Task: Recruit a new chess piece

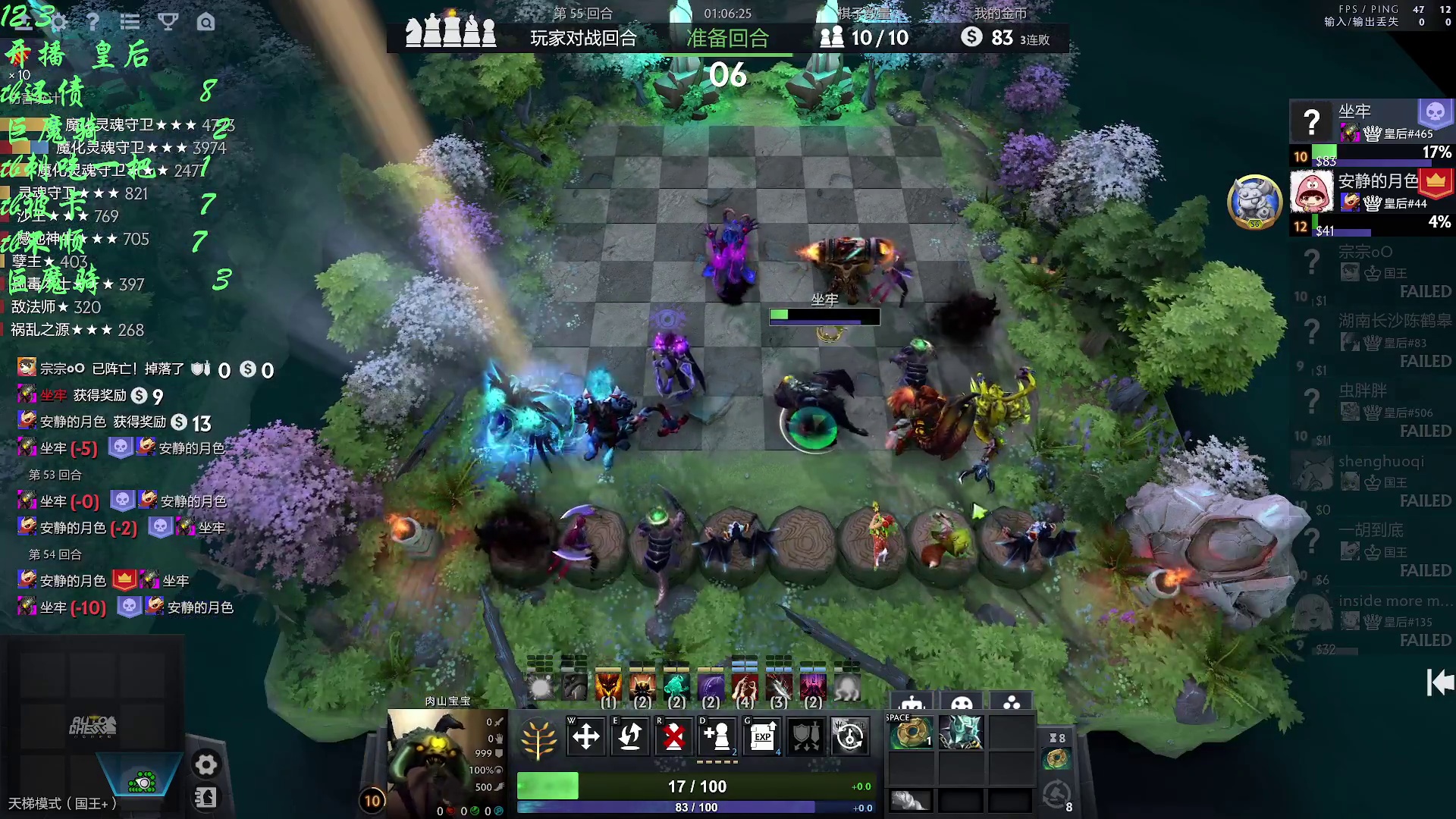Action: point(717,736)
